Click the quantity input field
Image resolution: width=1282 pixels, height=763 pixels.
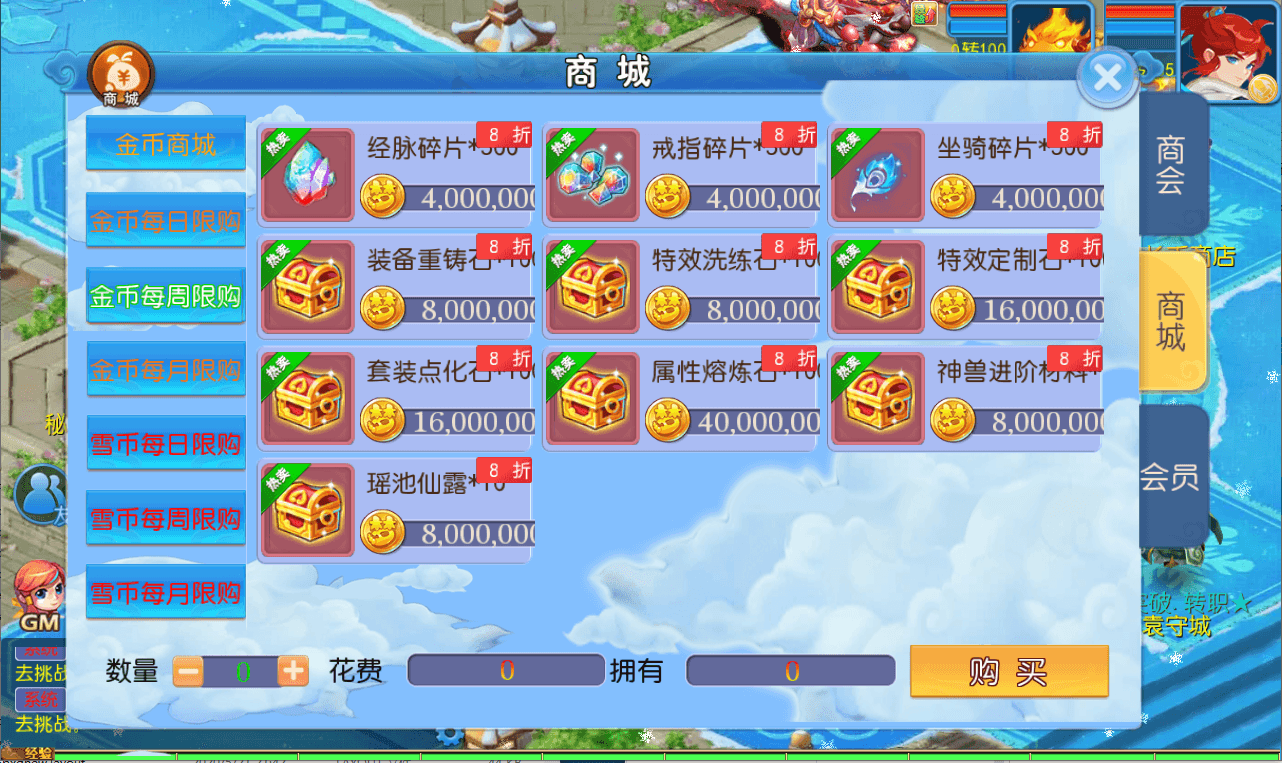[x=241, y=671]
